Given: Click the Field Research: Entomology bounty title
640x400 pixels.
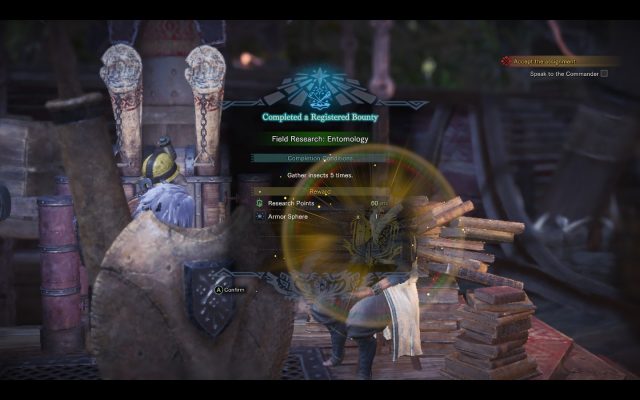Looking at the screenshot, I should (x=320, y=139).
